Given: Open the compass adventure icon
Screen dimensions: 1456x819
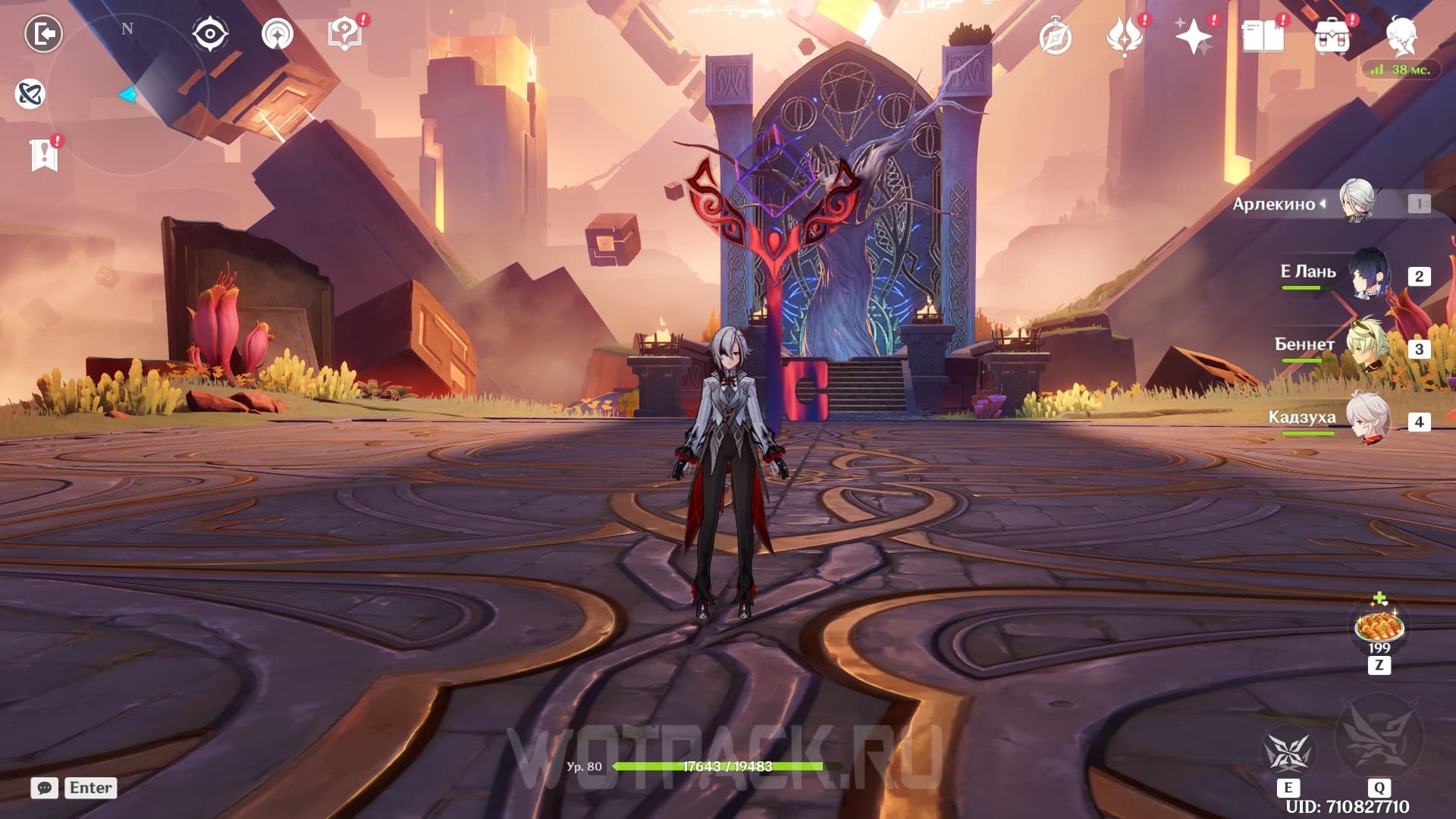Looking at the screenshot, I should click(1056, 38).
